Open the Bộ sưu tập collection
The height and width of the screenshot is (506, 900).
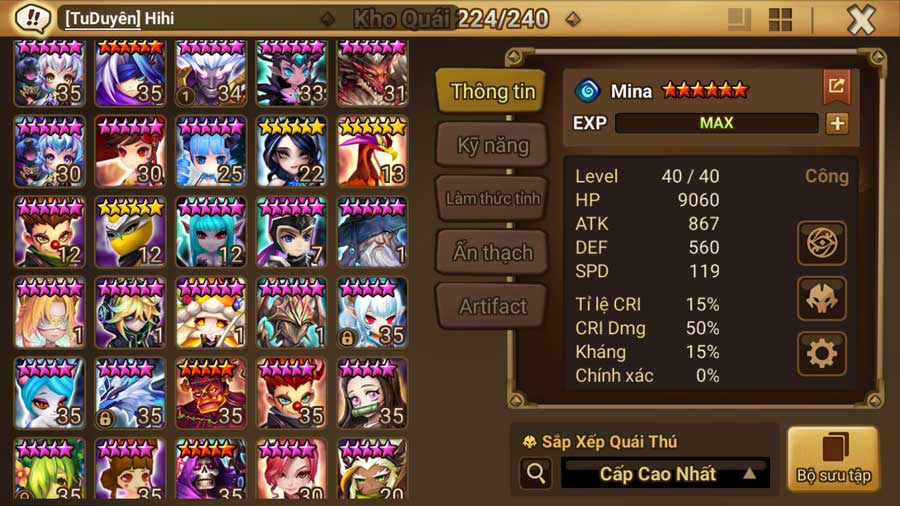pyautogui.click(x=833, y=459)
